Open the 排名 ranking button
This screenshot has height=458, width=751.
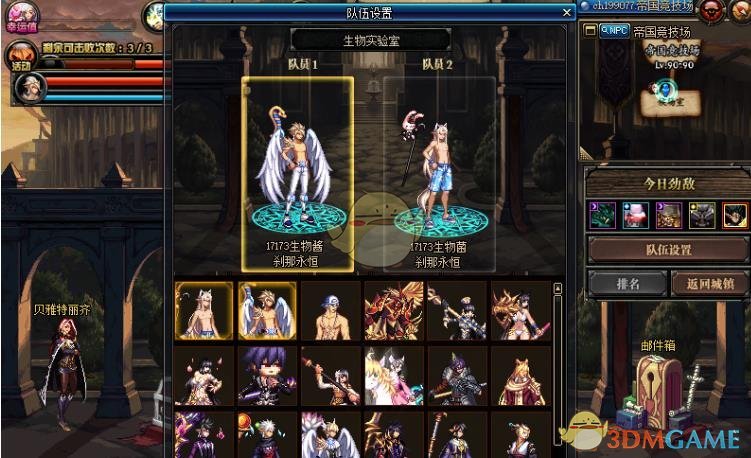[x=627, y=284]
